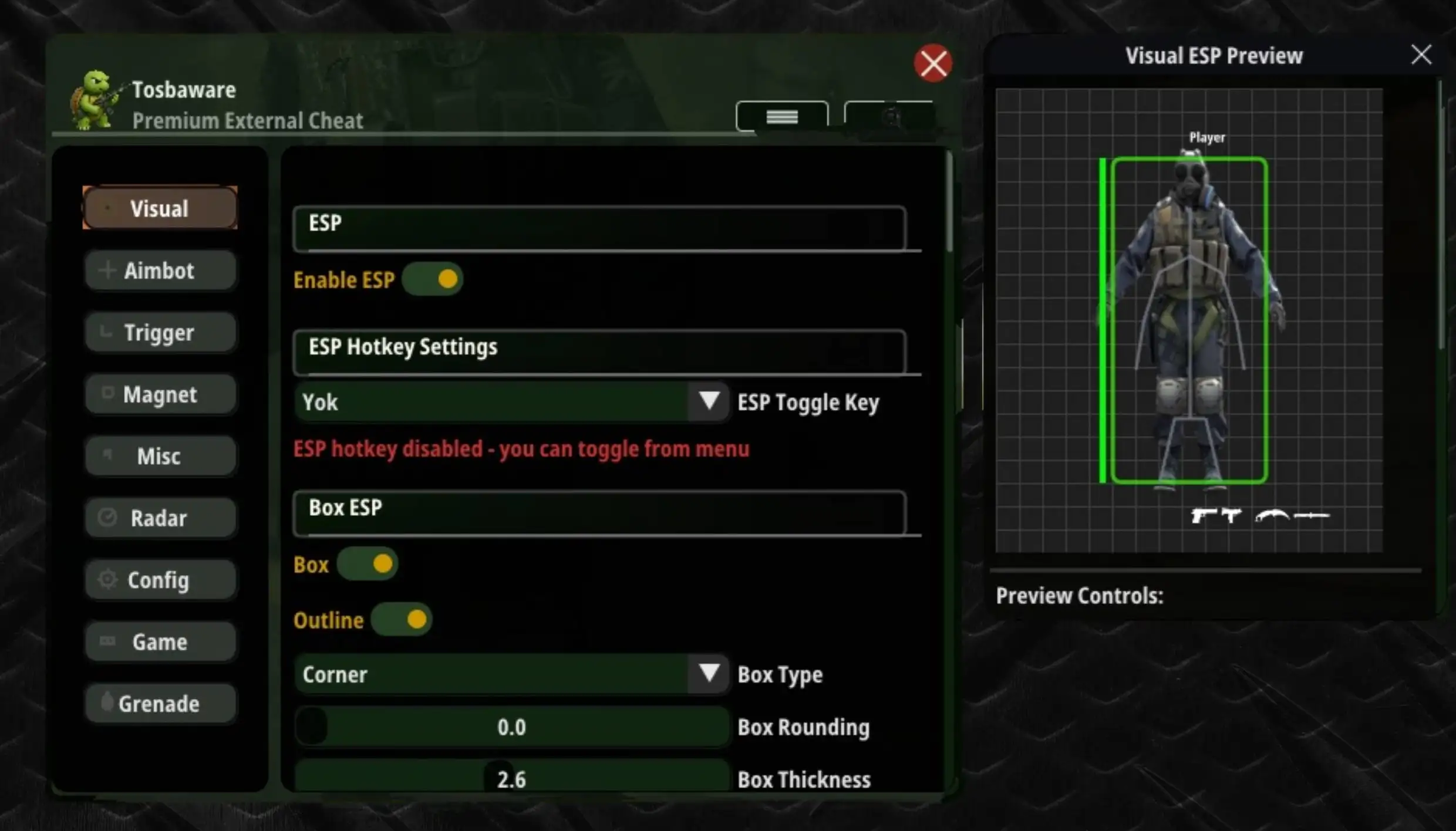
Task: Open the Radar settings tab
Action: tap(160, 518)
